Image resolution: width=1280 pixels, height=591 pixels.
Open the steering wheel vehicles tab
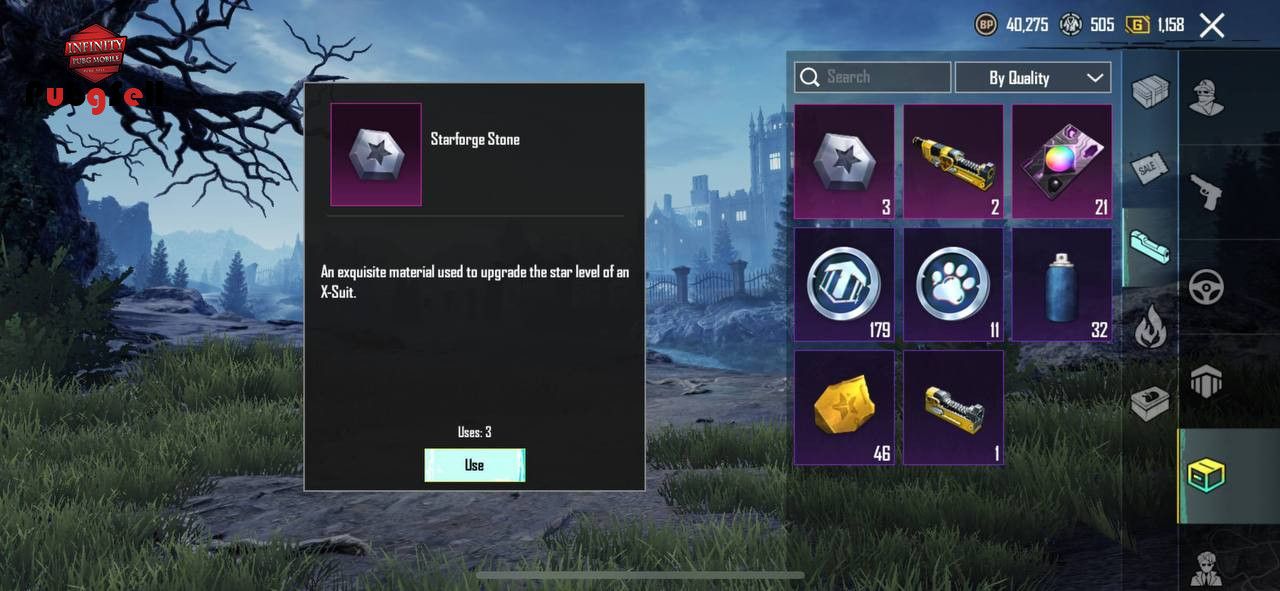[1207, 287]
